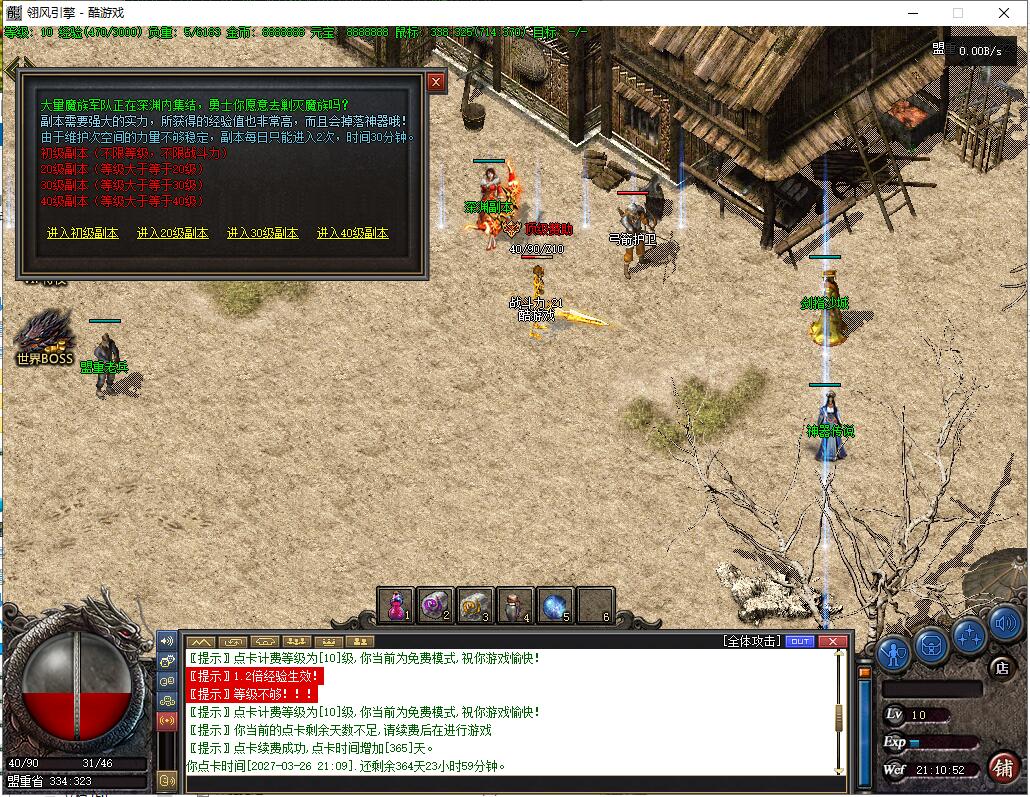Enter the beginner dungeon (进入初级副本)
The image size is (1030, 797).
pyautogui.click(x=82, y=233)
